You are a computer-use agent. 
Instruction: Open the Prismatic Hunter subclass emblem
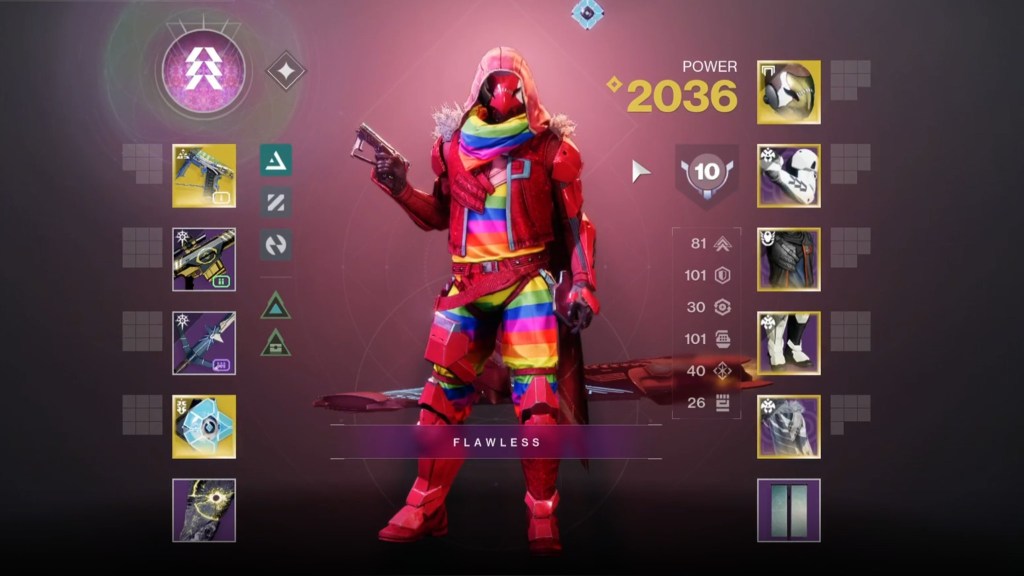[x=203, y=71]
